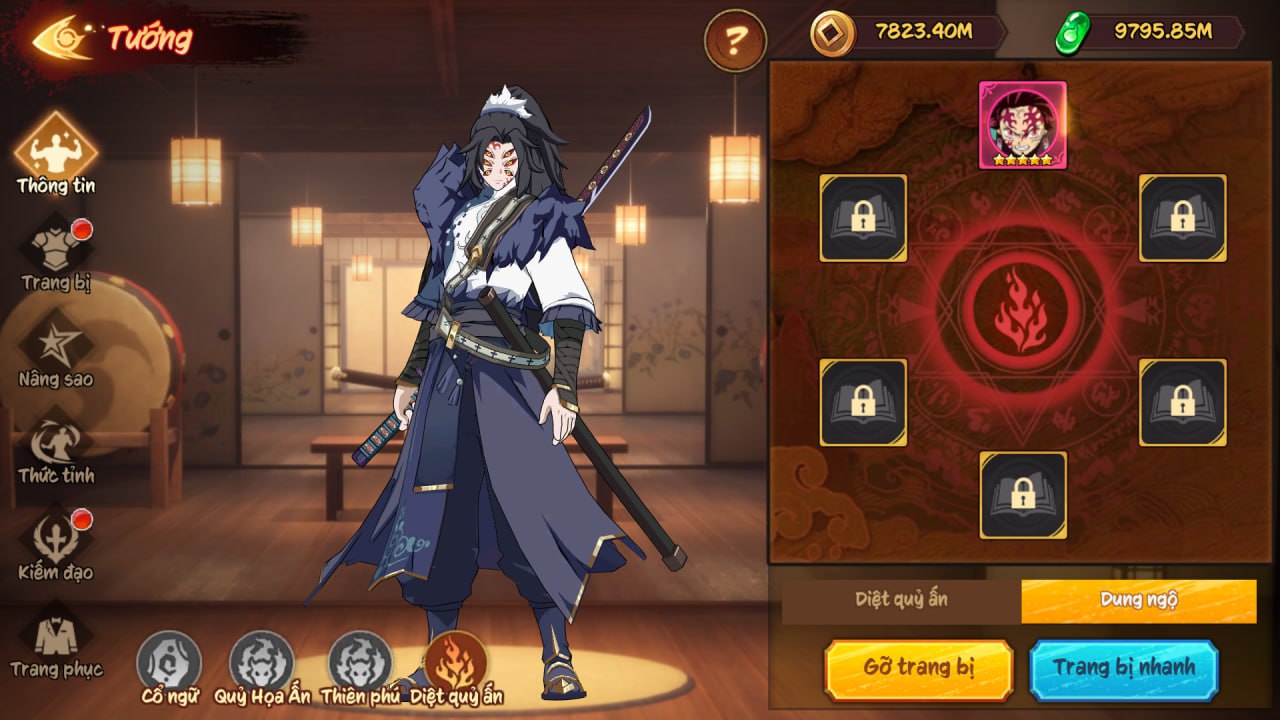1280x720 pixels.
Task: Open the question mark help button
Action: point(735,40)
